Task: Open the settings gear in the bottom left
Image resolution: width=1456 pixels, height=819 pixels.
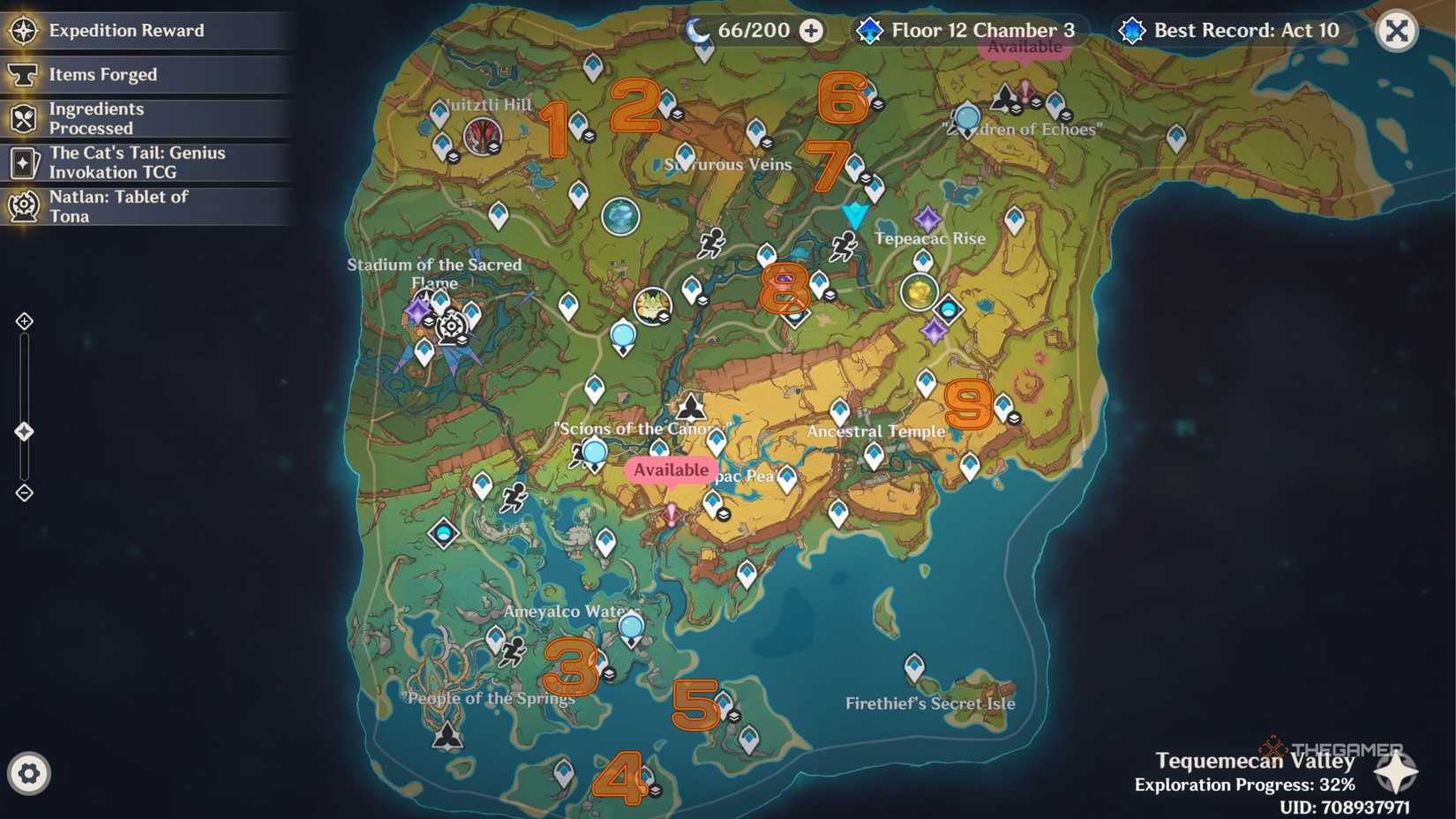Action: tap(29, 772)
